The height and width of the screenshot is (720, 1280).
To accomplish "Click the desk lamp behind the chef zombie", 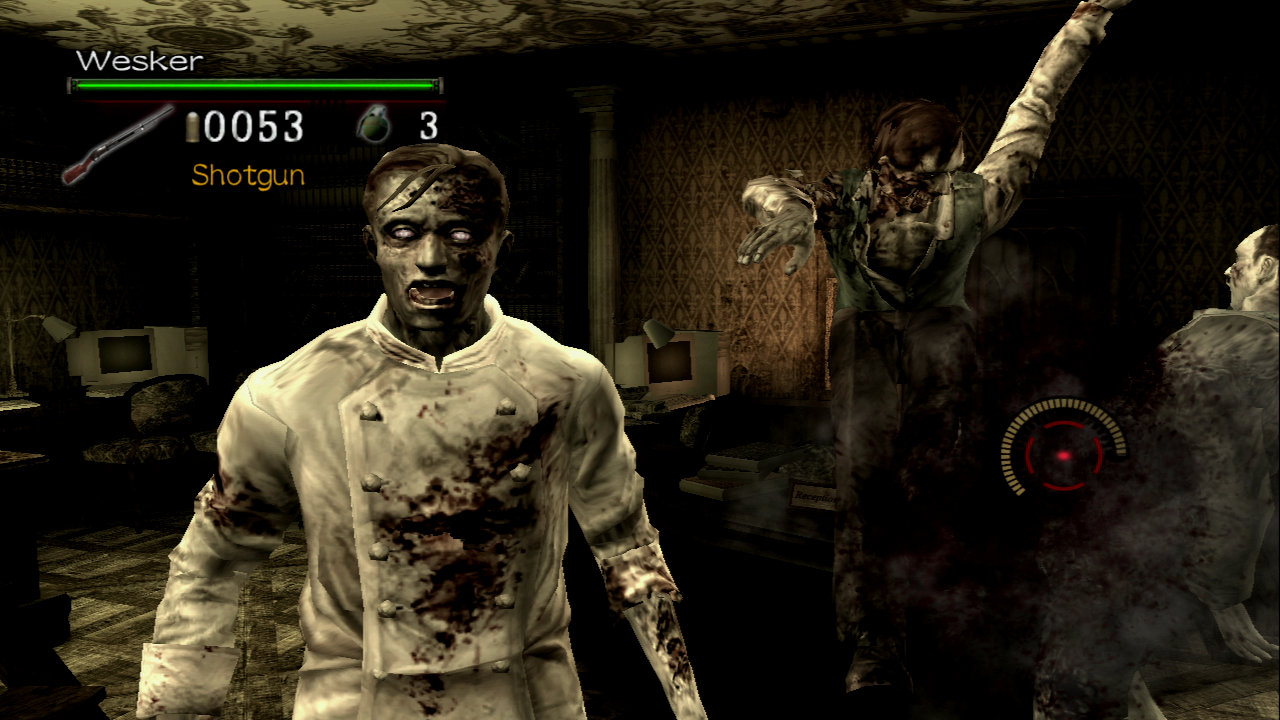I will pyautogui.click(x=660, y=332).
